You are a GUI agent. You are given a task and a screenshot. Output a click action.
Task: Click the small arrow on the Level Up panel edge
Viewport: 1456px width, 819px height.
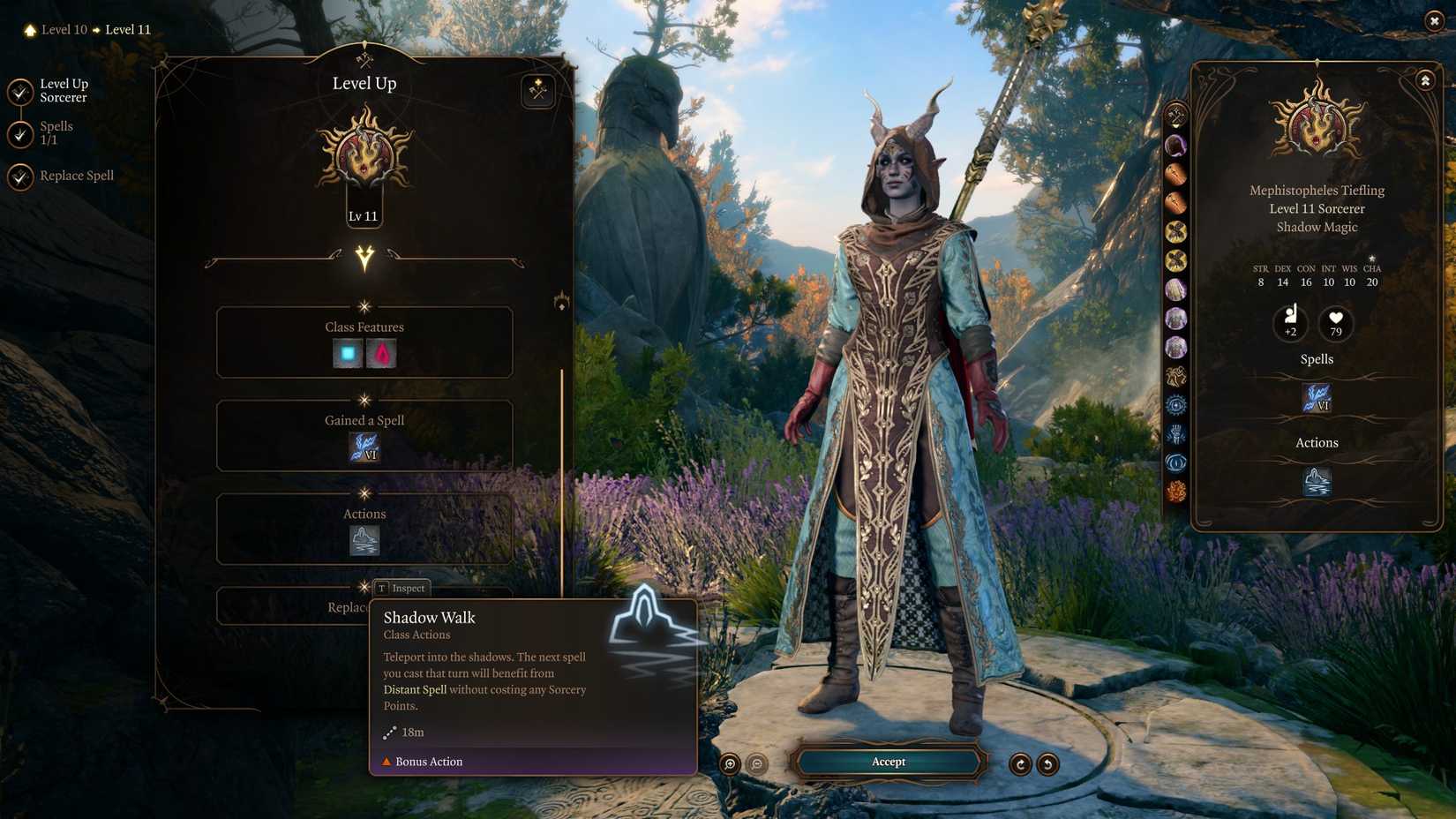tap(562, 302)
